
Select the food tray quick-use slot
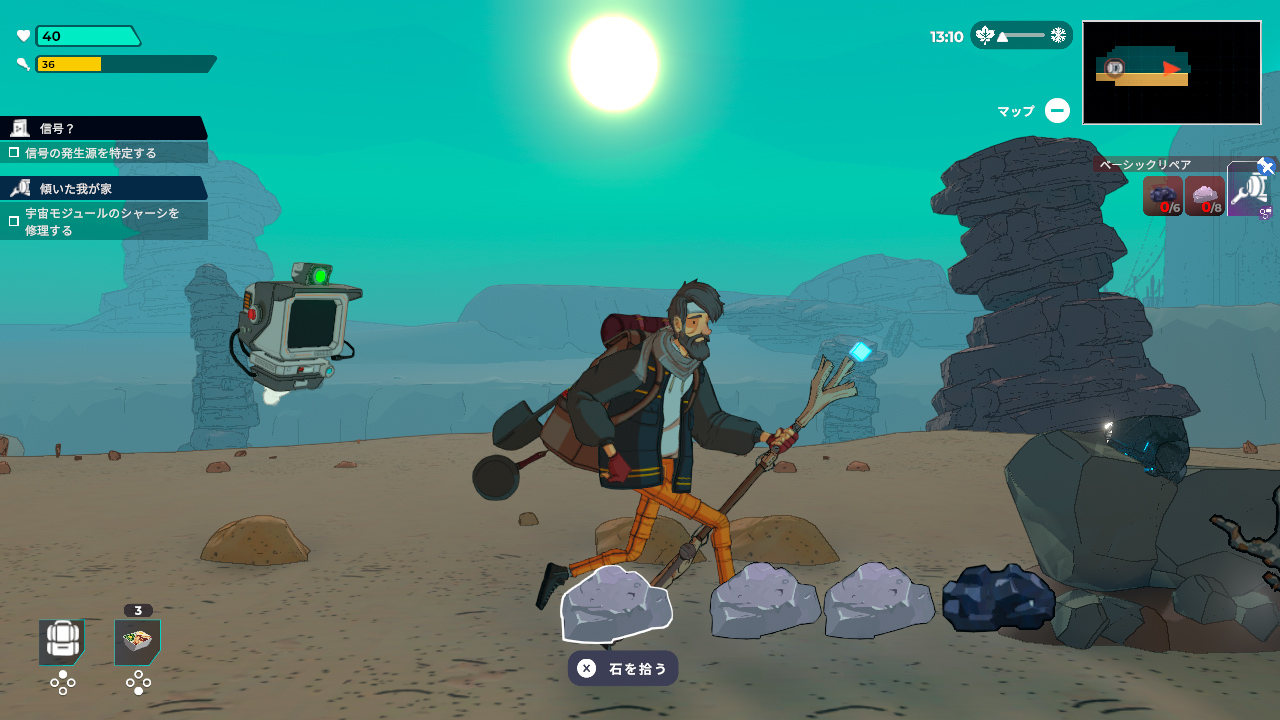(x=137, y=642)
